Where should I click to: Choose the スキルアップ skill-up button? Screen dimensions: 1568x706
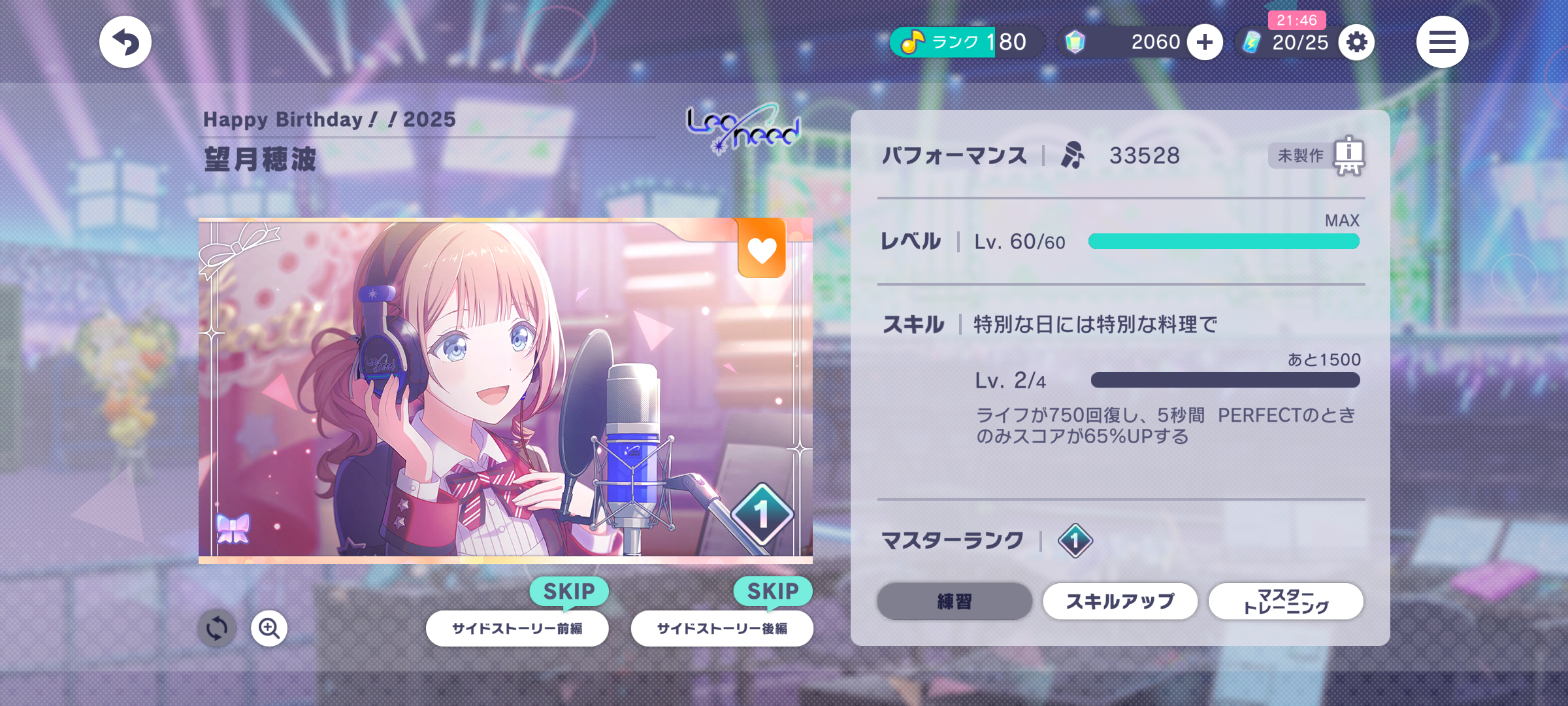(1120, 601)
